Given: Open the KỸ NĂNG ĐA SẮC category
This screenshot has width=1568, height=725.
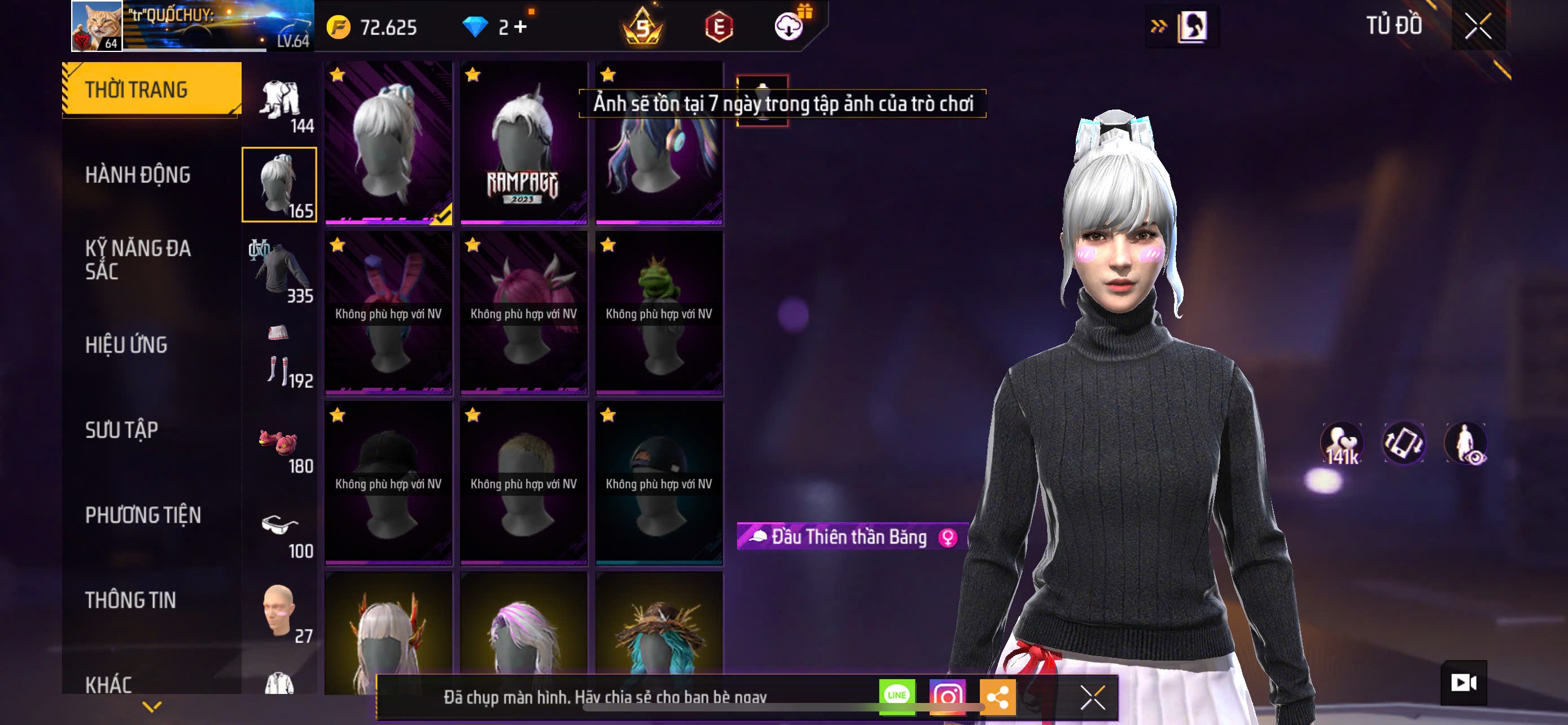Looking at the screenshot, I should (x=138, y=260).
